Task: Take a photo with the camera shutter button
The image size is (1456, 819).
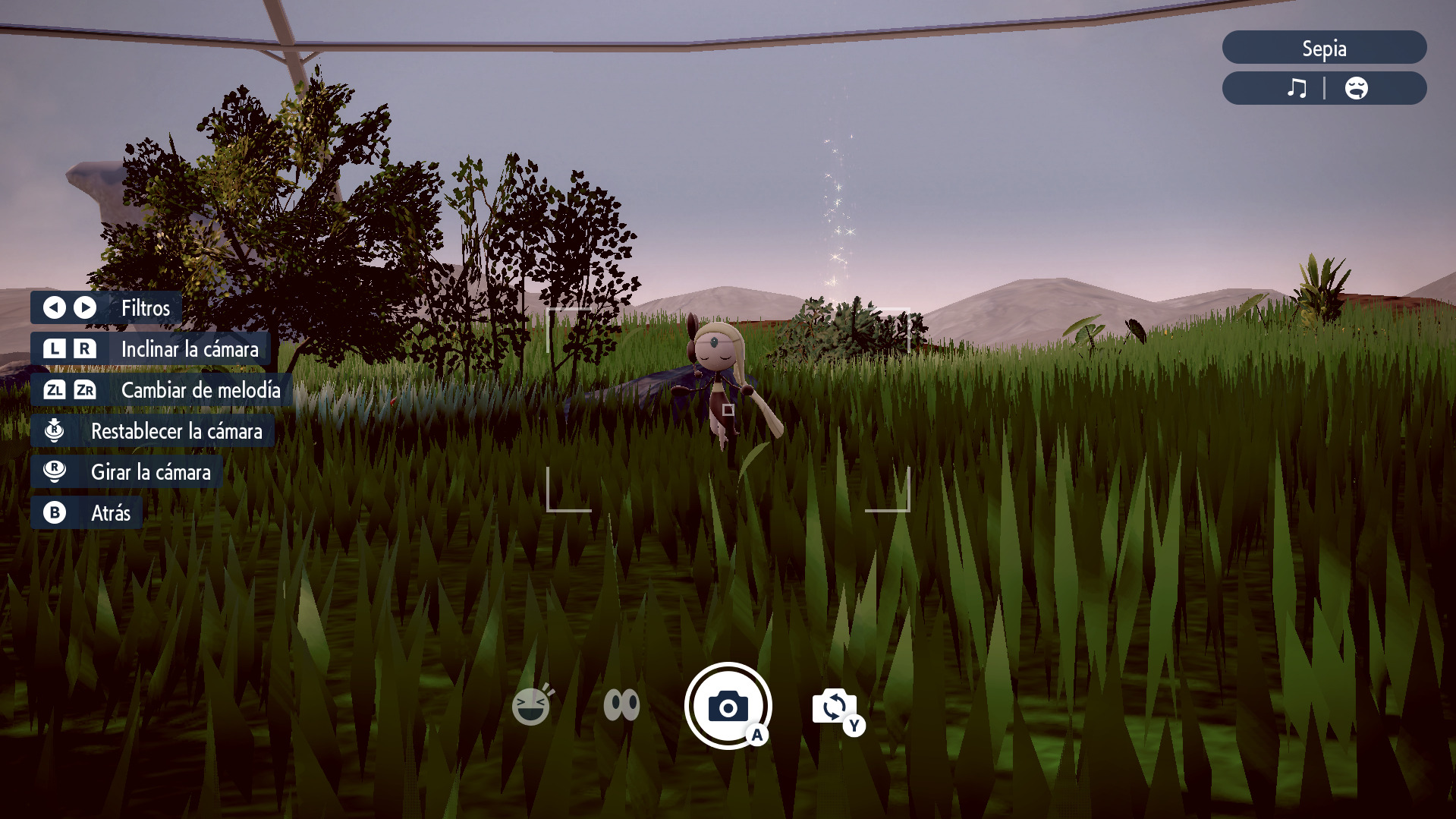Action: tap(728, 706)
